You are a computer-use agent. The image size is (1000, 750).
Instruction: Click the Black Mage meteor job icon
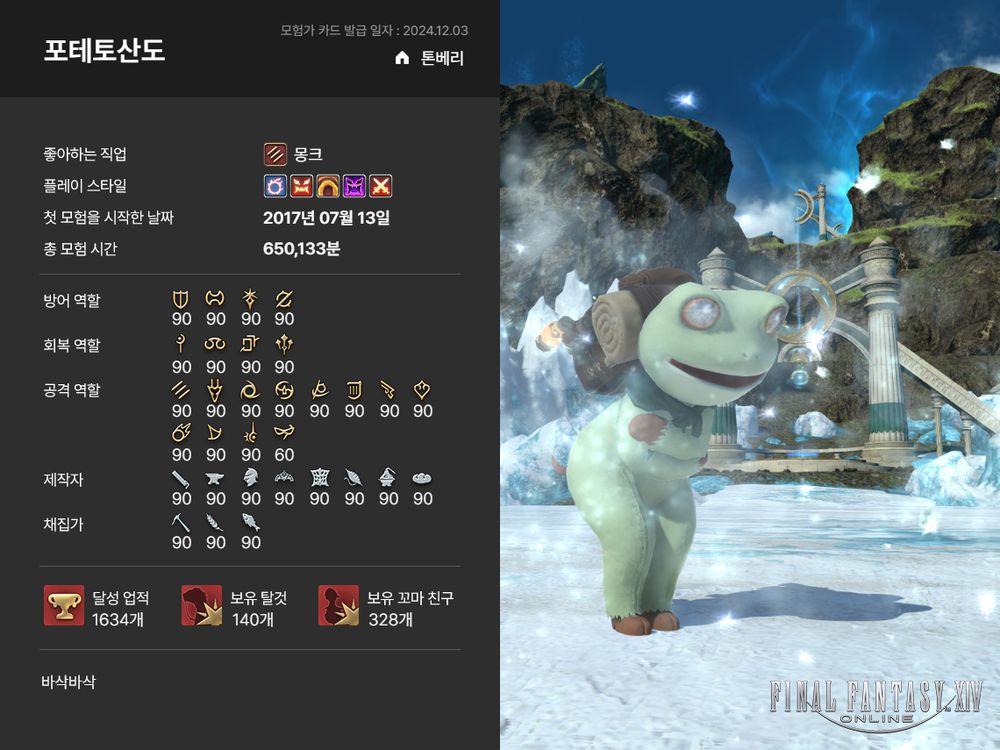pyautogui.click(x=181, y=433)
